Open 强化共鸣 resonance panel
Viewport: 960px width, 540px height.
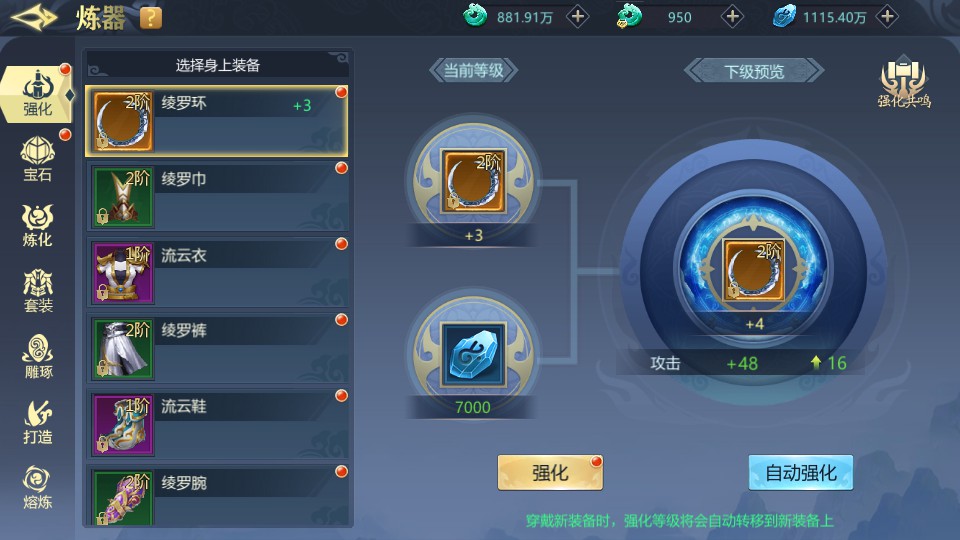(x=903, y=85)
